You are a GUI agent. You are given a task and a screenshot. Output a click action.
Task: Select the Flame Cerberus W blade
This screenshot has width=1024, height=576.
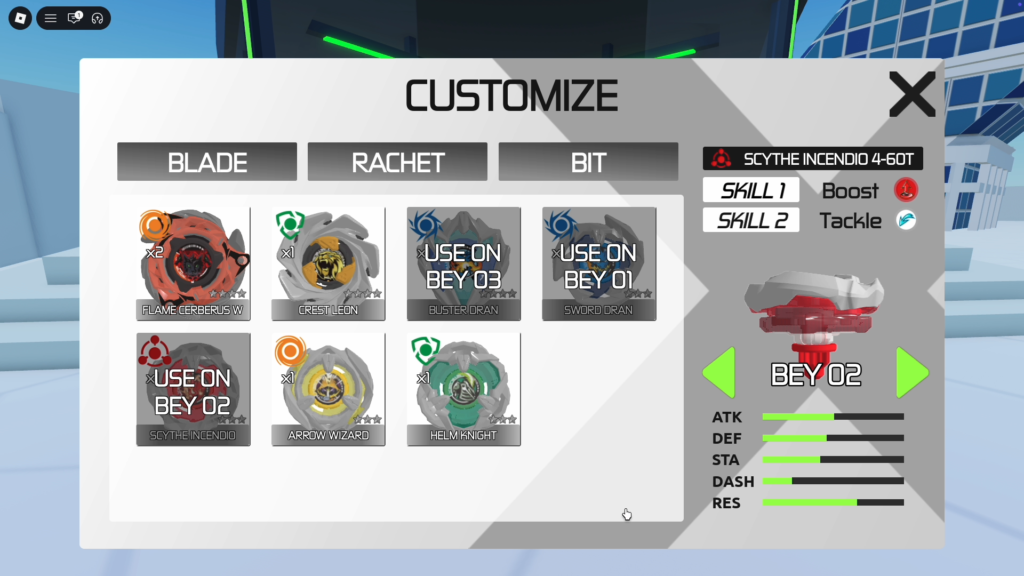point(194,264)
